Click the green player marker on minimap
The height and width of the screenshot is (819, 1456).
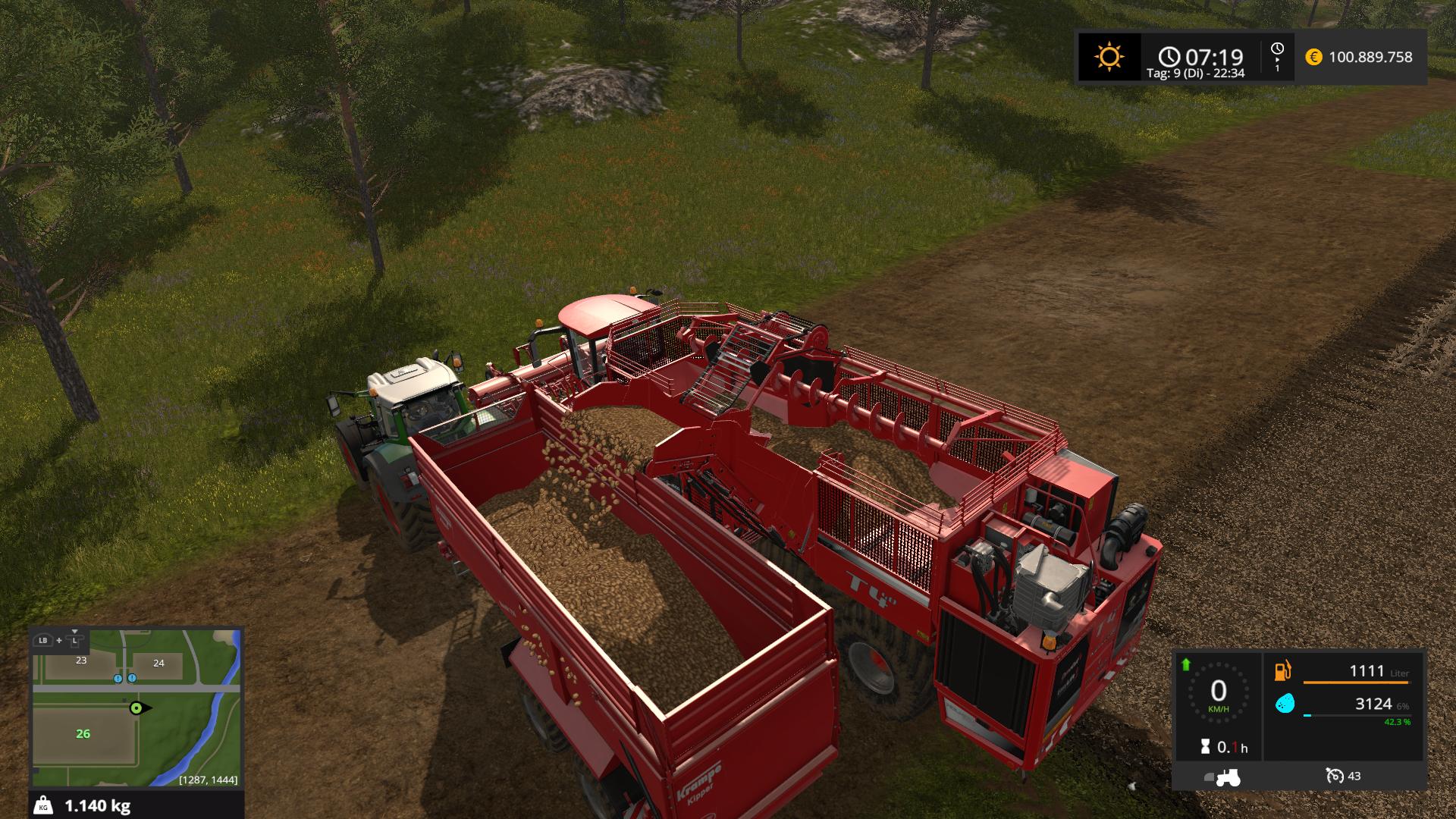pos(136,708)
